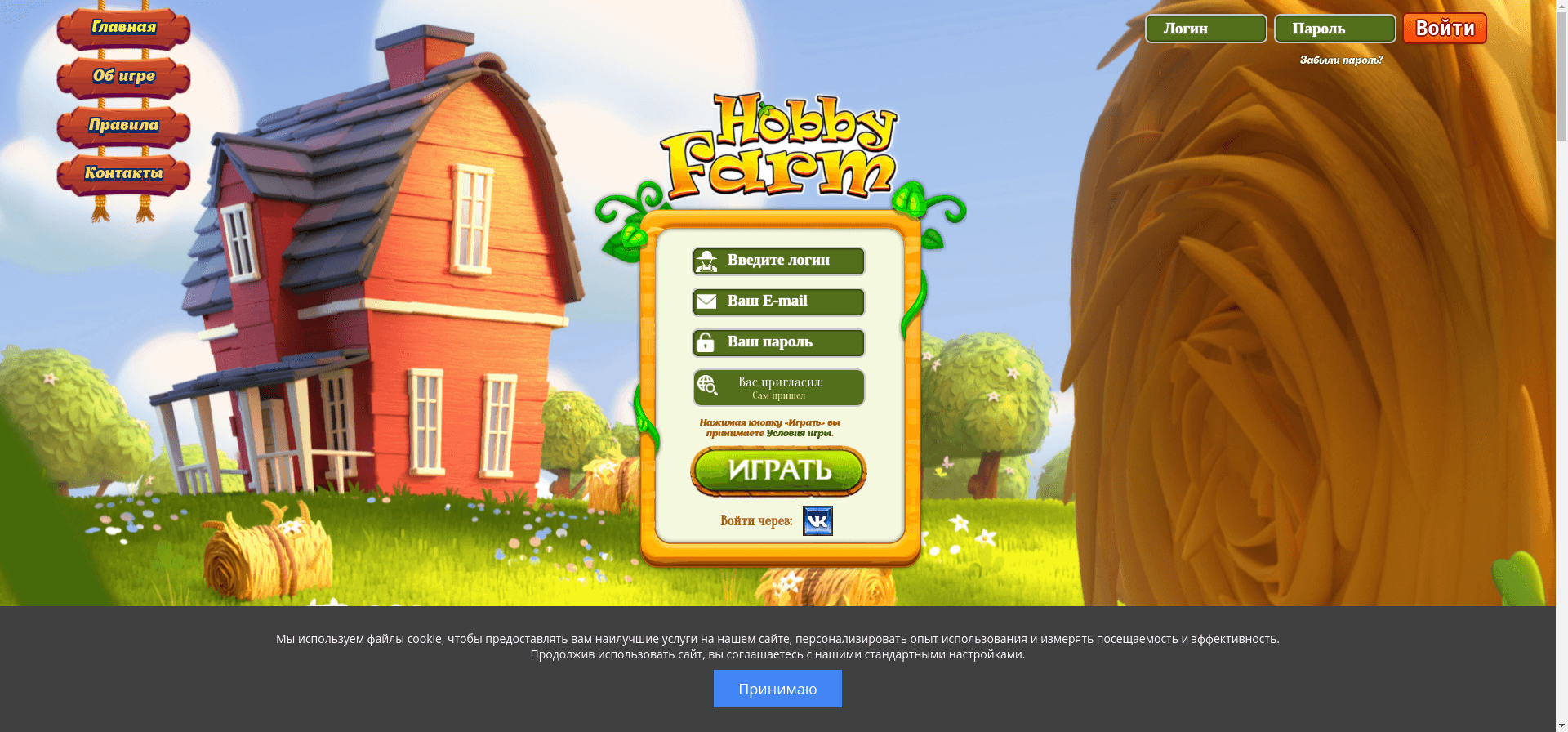Focus the top Пароль input field
Image resolution: width=1568 pixels, height=732 pixels.
pyautogui.click(x=1334, y=29)
